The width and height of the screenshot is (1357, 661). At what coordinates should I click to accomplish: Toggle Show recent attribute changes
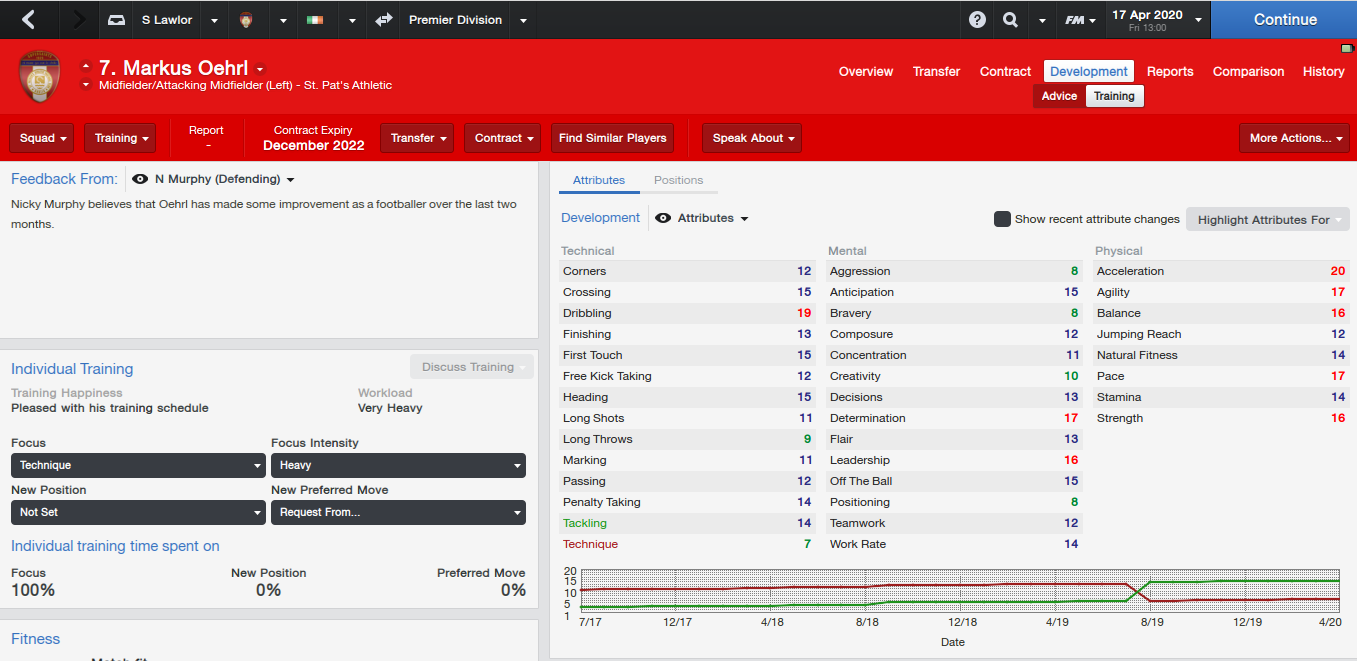1002,219
